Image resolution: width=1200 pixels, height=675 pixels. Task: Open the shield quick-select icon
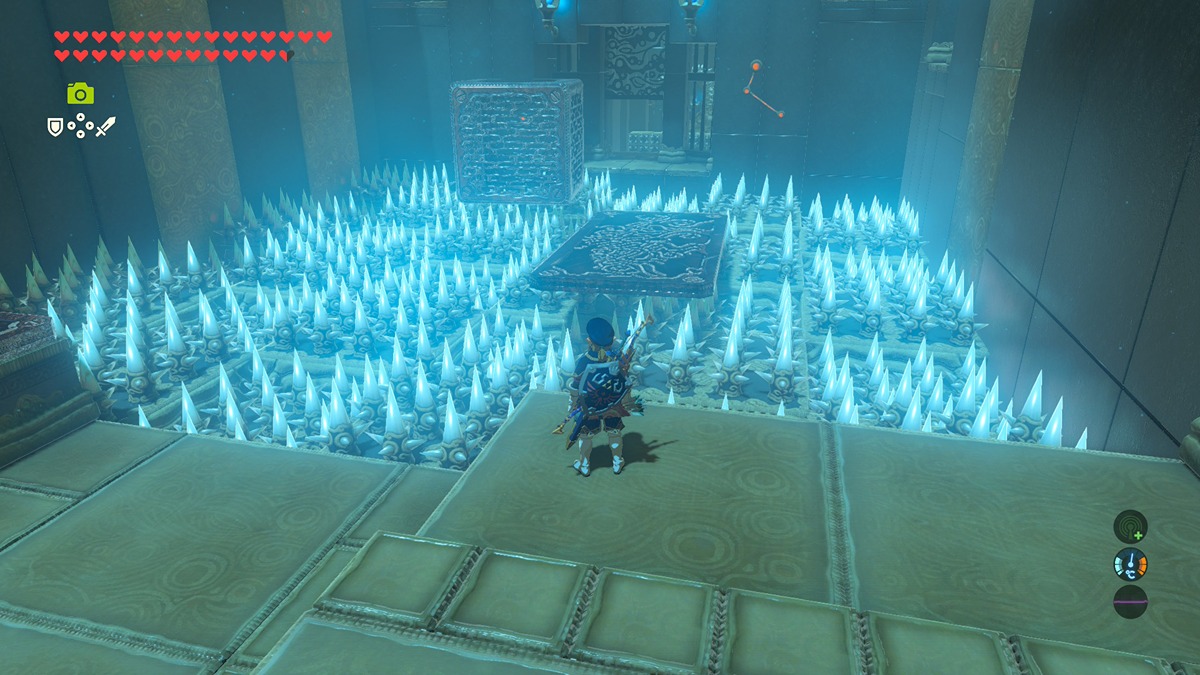56,127
